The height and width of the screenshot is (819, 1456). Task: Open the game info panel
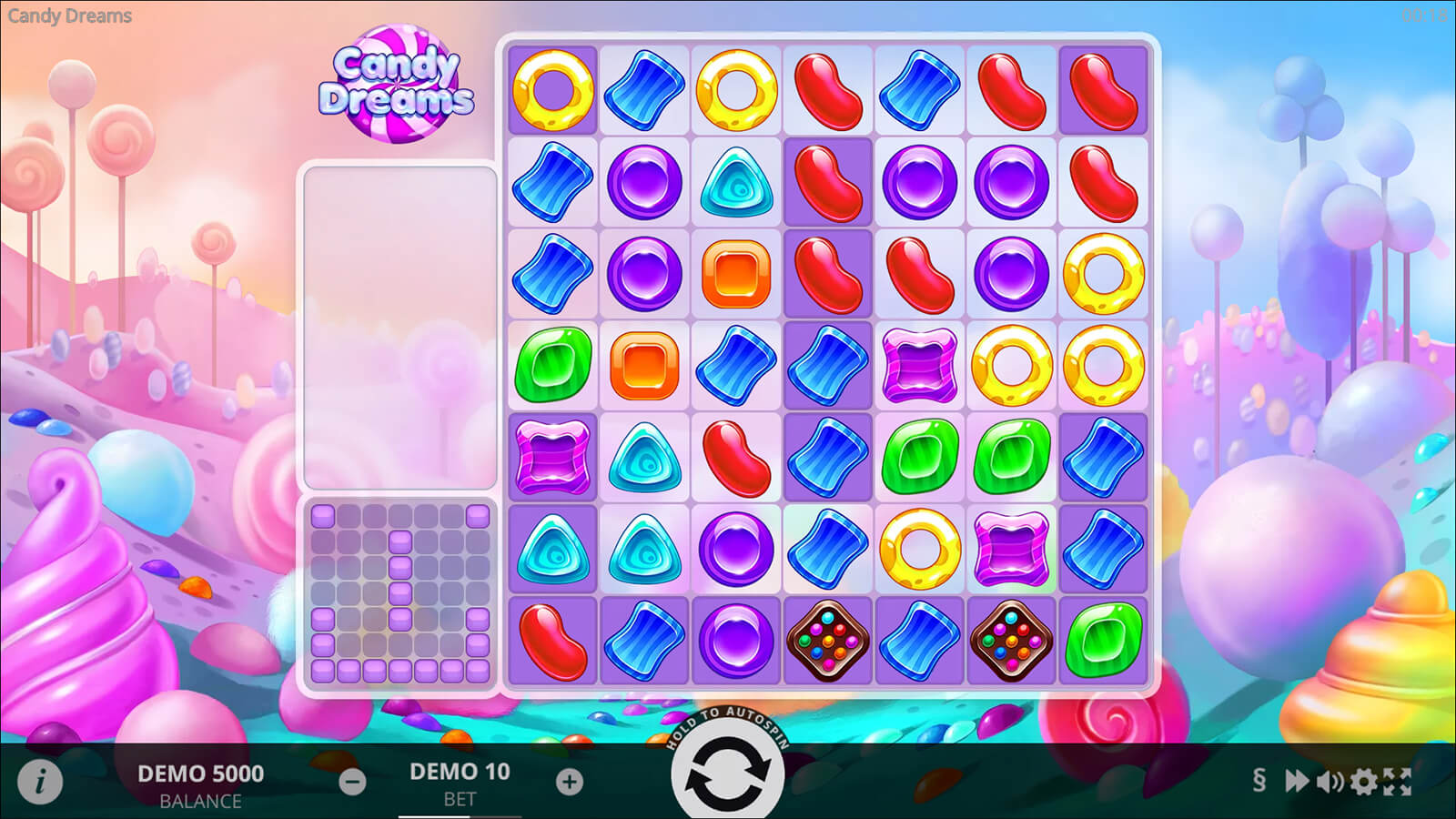[x=40, y=781]
